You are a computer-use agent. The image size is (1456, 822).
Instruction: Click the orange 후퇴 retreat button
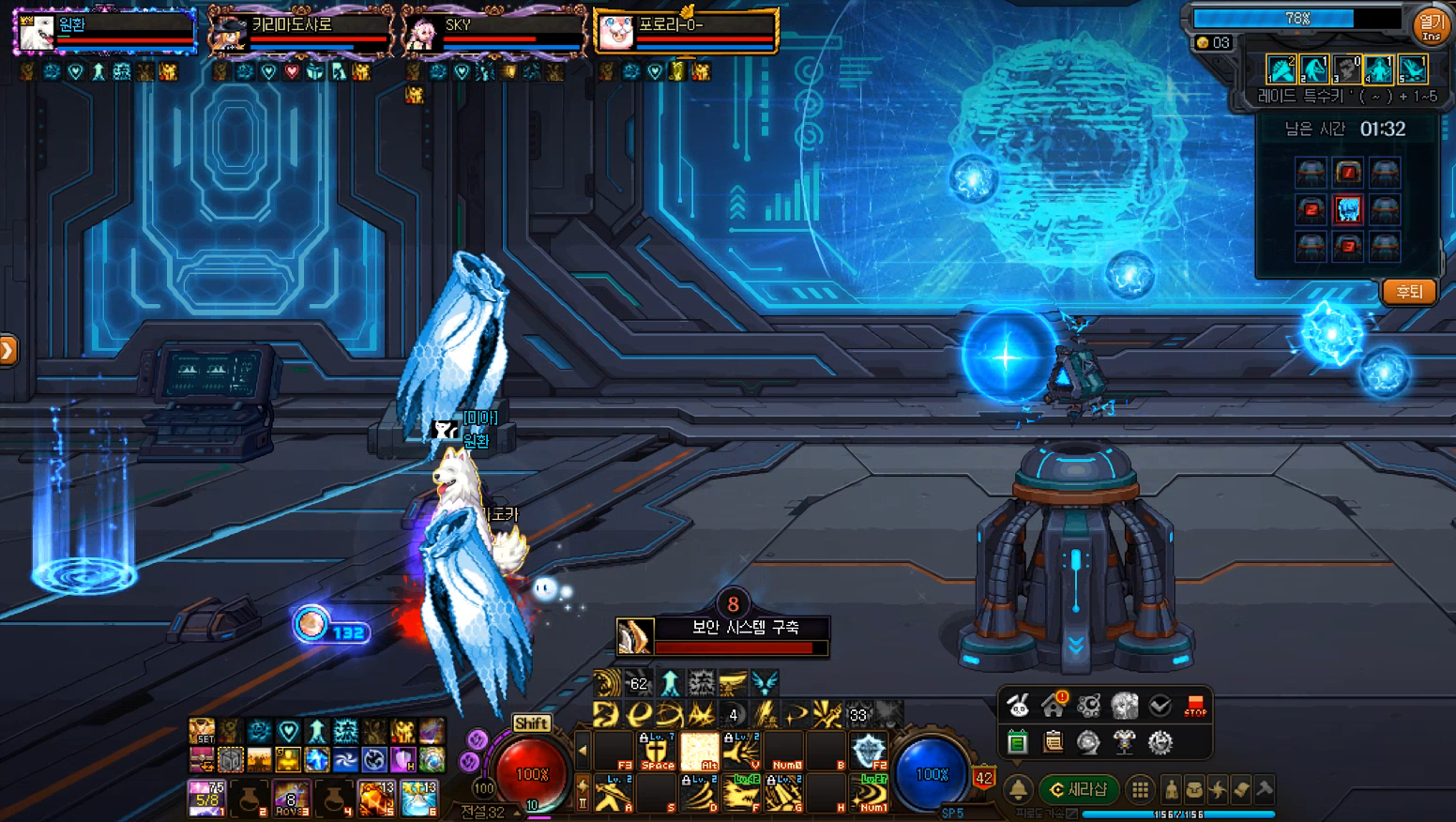[1408, 292]
